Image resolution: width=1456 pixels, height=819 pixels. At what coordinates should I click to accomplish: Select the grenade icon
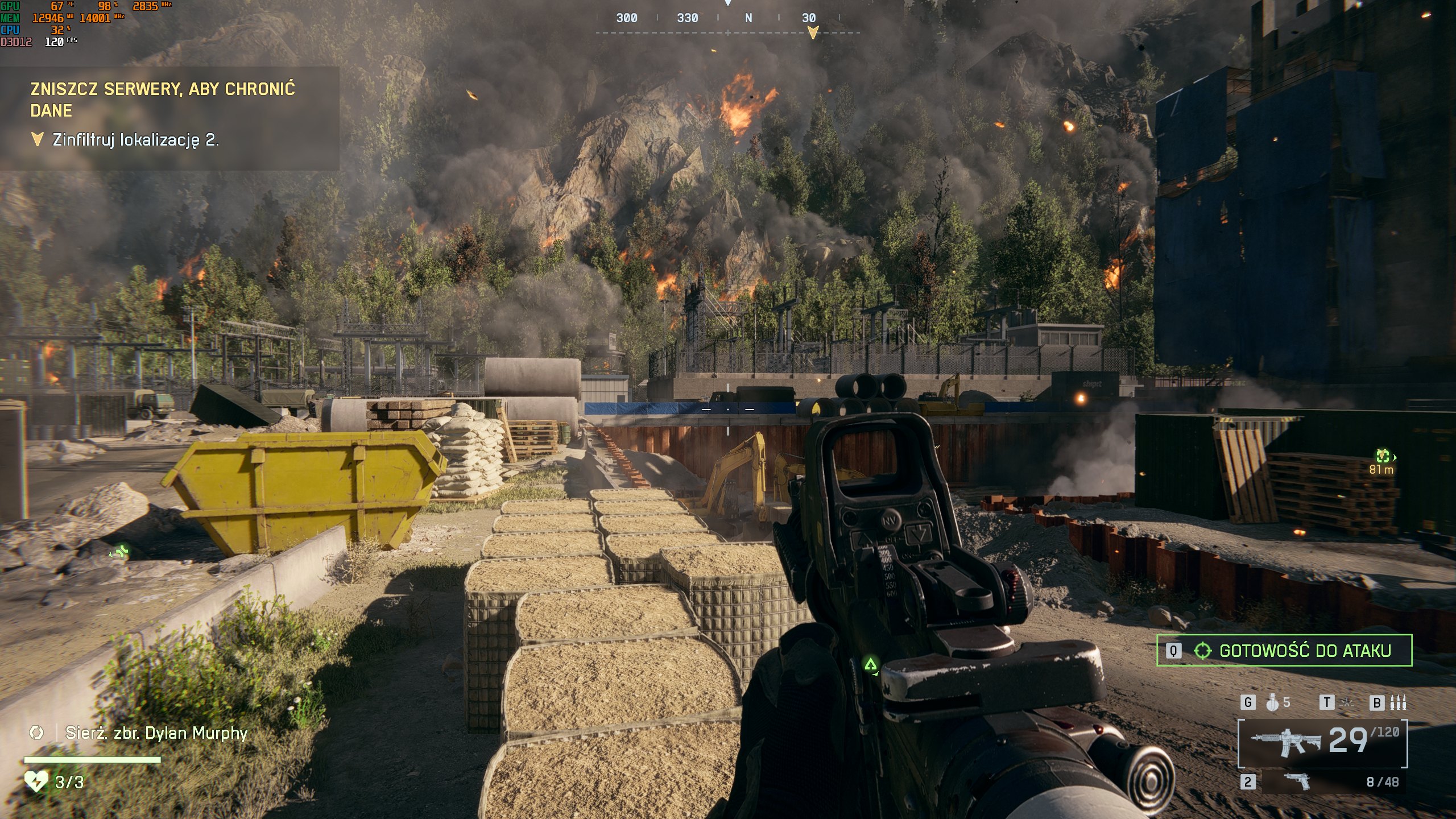click(1273, 703)
